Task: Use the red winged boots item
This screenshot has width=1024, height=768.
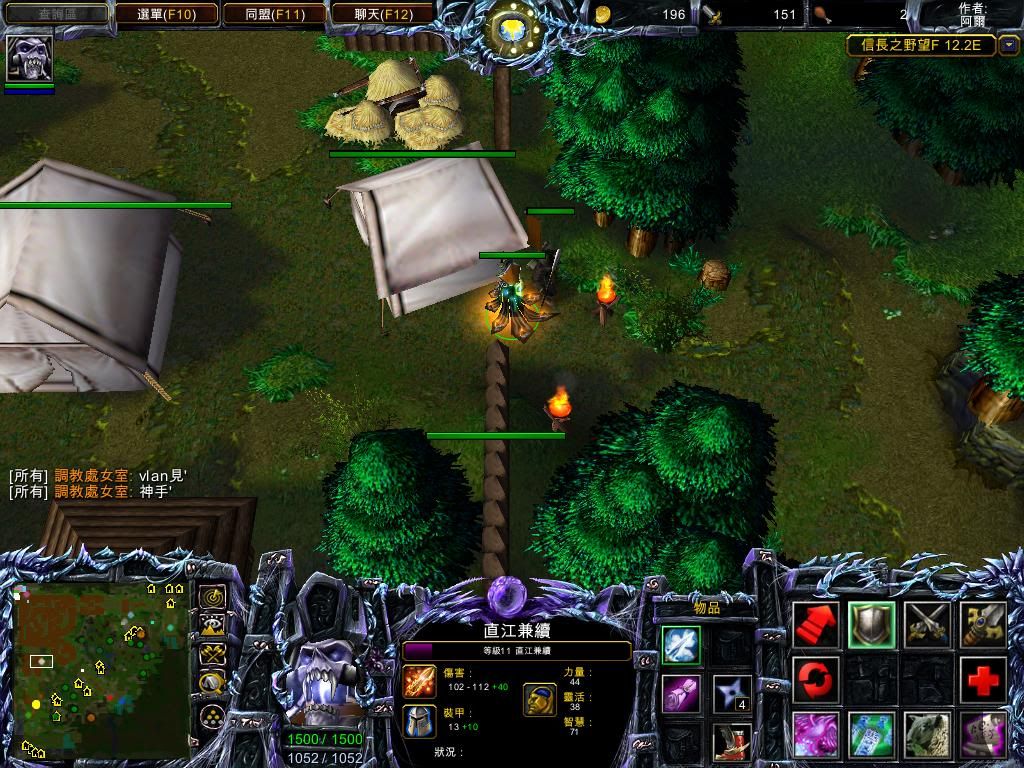Action: [x=732, y=741]
